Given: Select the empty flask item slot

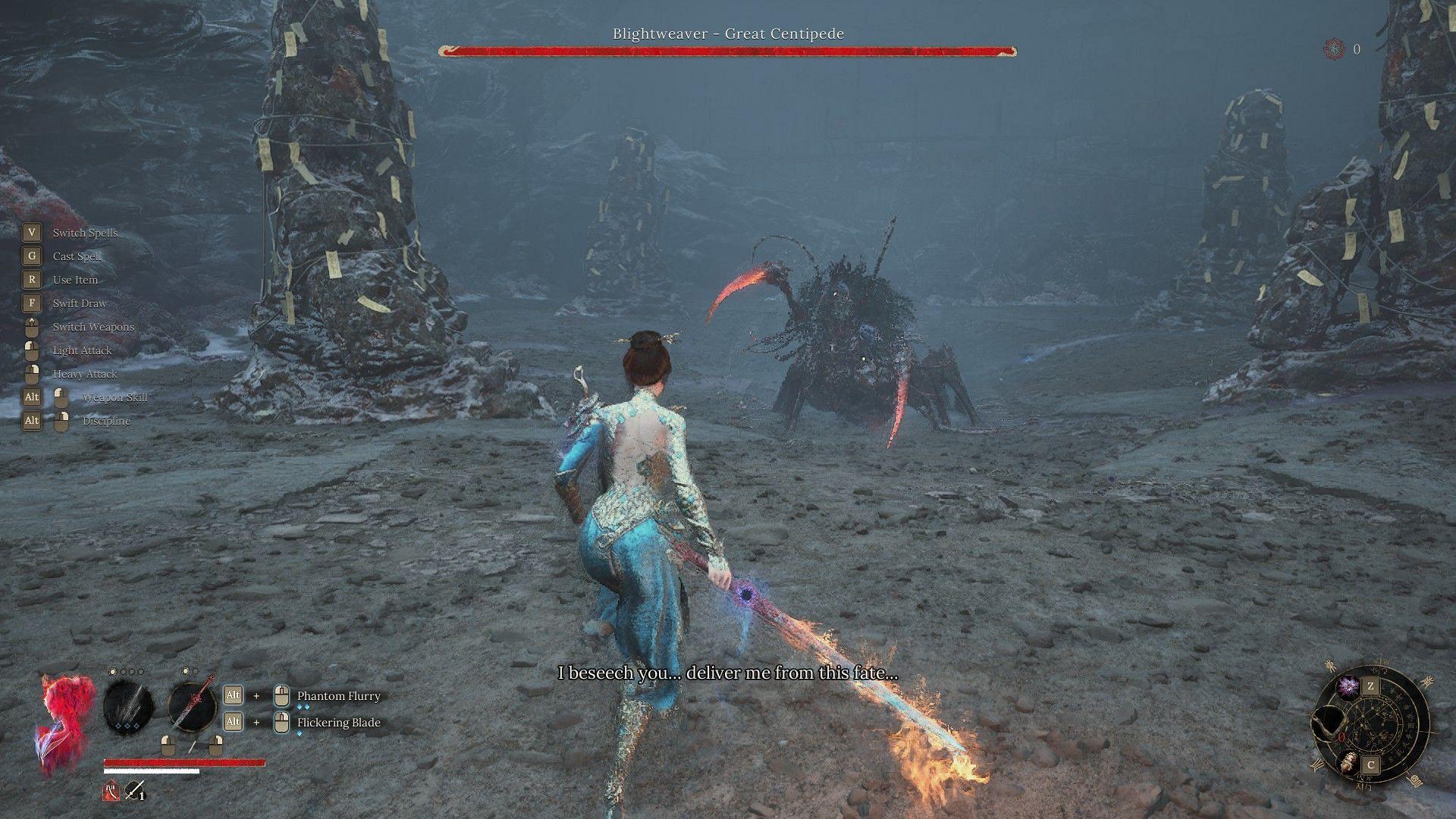Looking at the screenshot, I should (1328, 726).
